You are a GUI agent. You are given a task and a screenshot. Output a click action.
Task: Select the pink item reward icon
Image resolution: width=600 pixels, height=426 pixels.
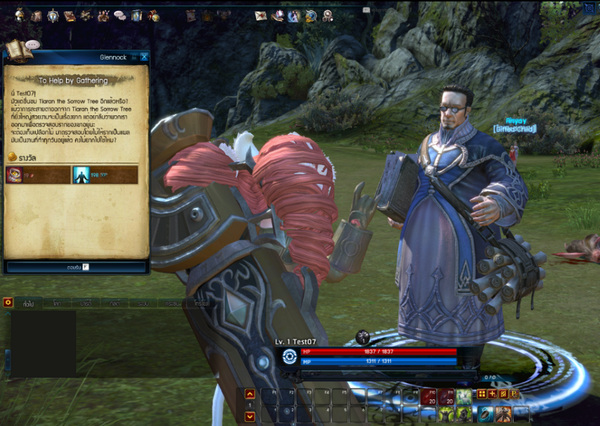16,175
